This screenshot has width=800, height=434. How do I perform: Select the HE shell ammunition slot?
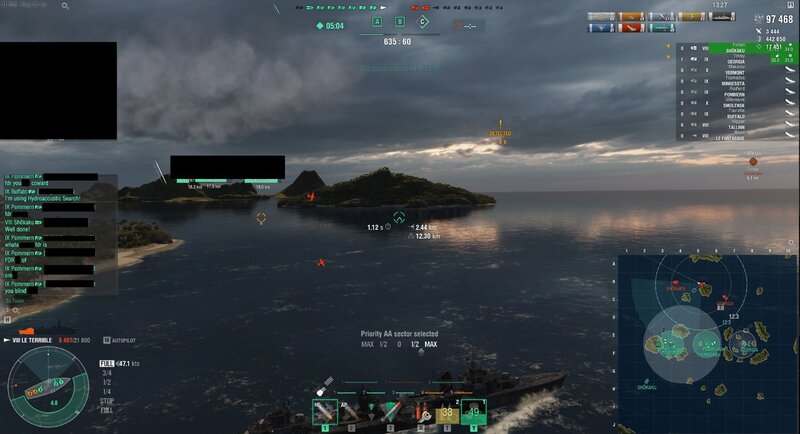click(325, 411)
